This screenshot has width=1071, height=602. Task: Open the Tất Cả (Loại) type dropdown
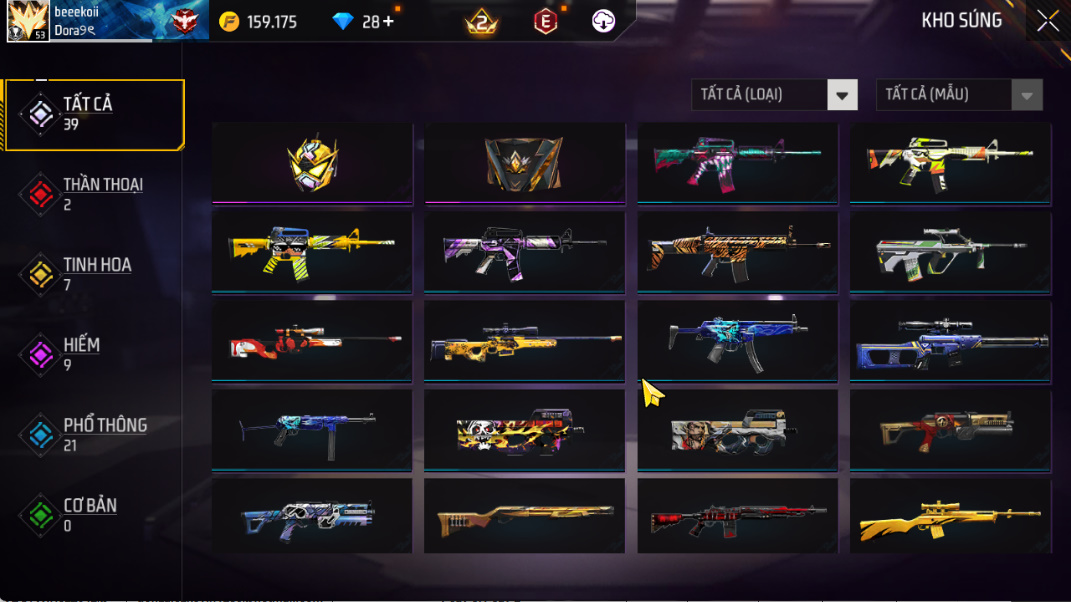tap(774, 95)
